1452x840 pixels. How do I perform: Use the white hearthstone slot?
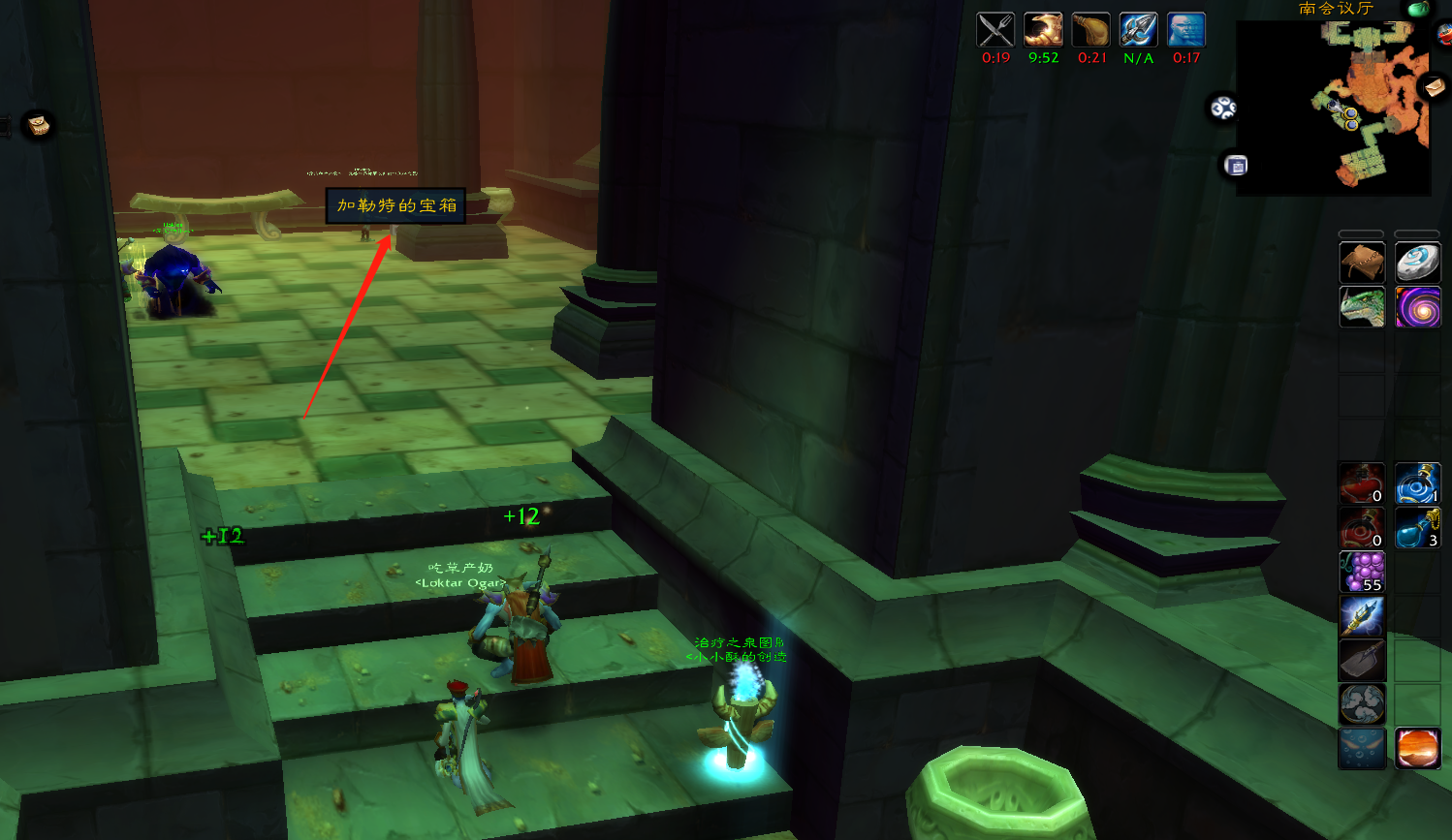pos(1417,263)
